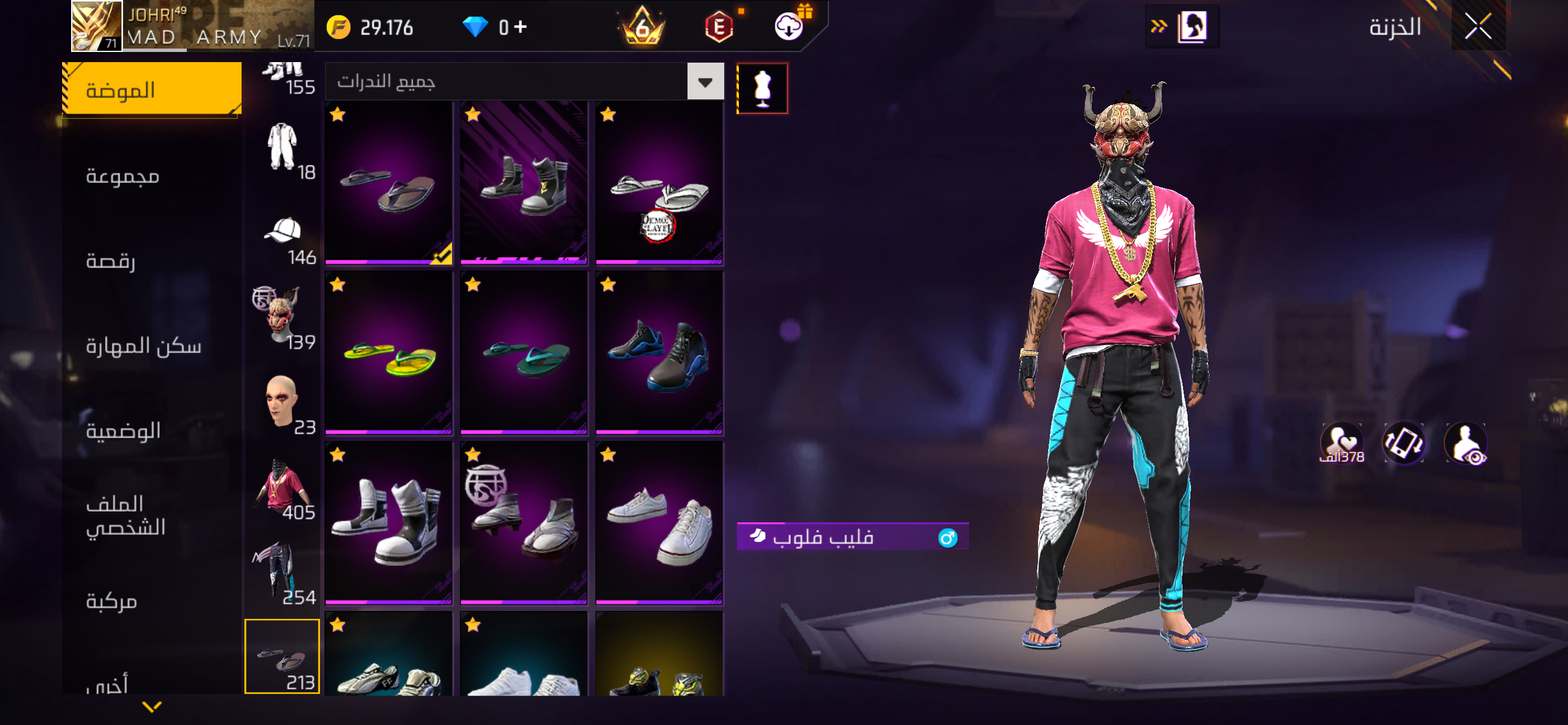The width and height of the screenshot is (1568, 725).
Task: Click the rotate character view icon
Action: point(1404,443)
